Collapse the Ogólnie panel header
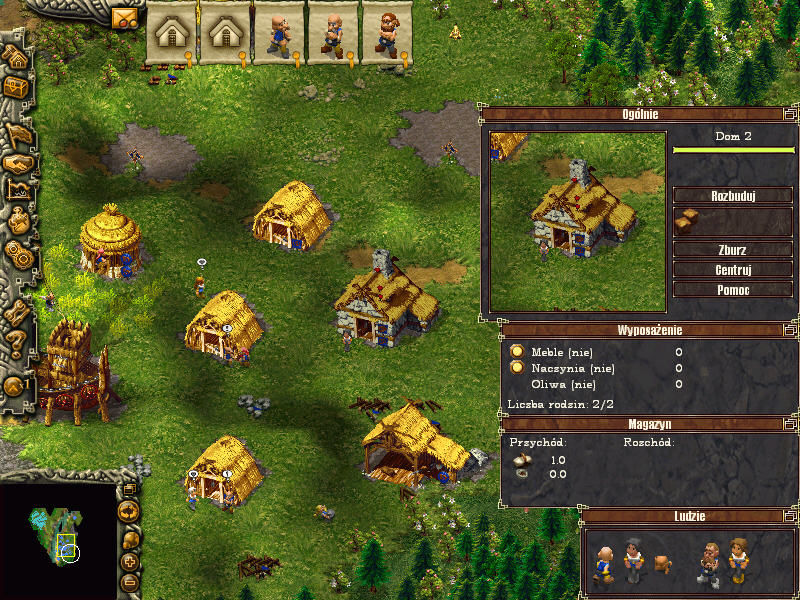The height and width of the screenshot is (600, 800). pos(790,114)
